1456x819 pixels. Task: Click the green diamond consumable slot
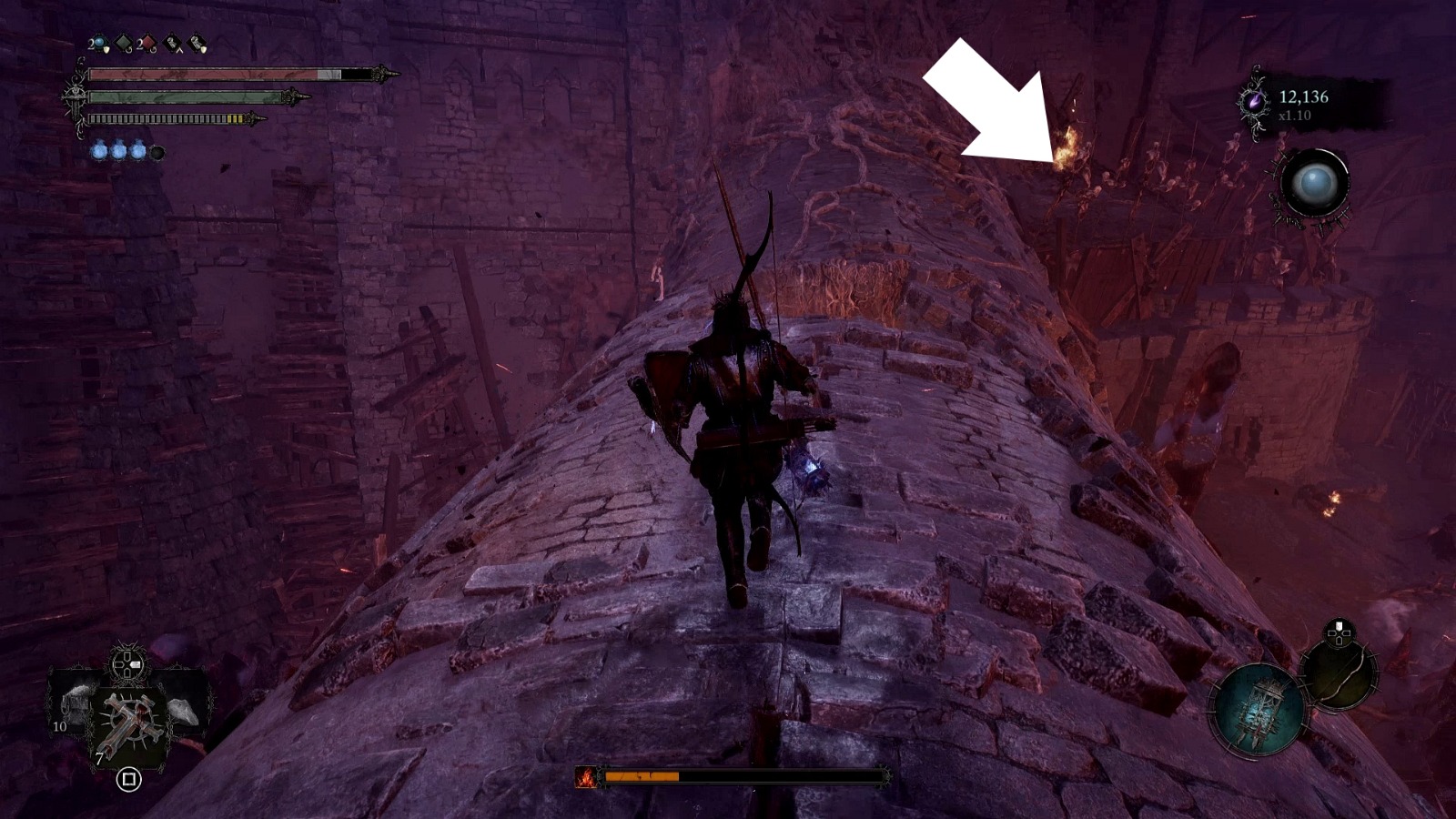tap(123, 42)
